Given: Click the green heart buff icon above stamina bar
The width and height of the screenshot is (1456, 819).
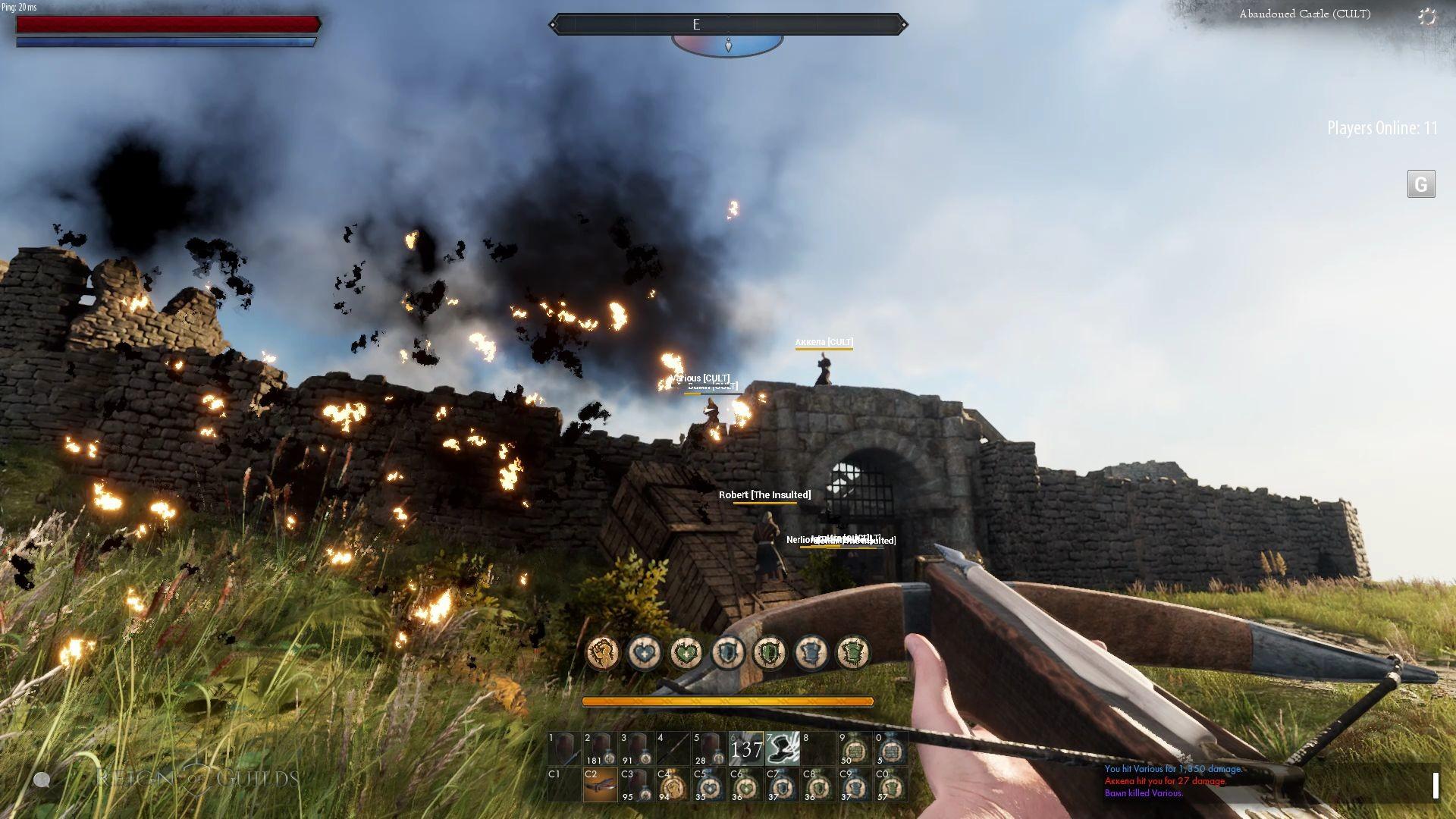Looking at the screenshot, I should 686,652.
